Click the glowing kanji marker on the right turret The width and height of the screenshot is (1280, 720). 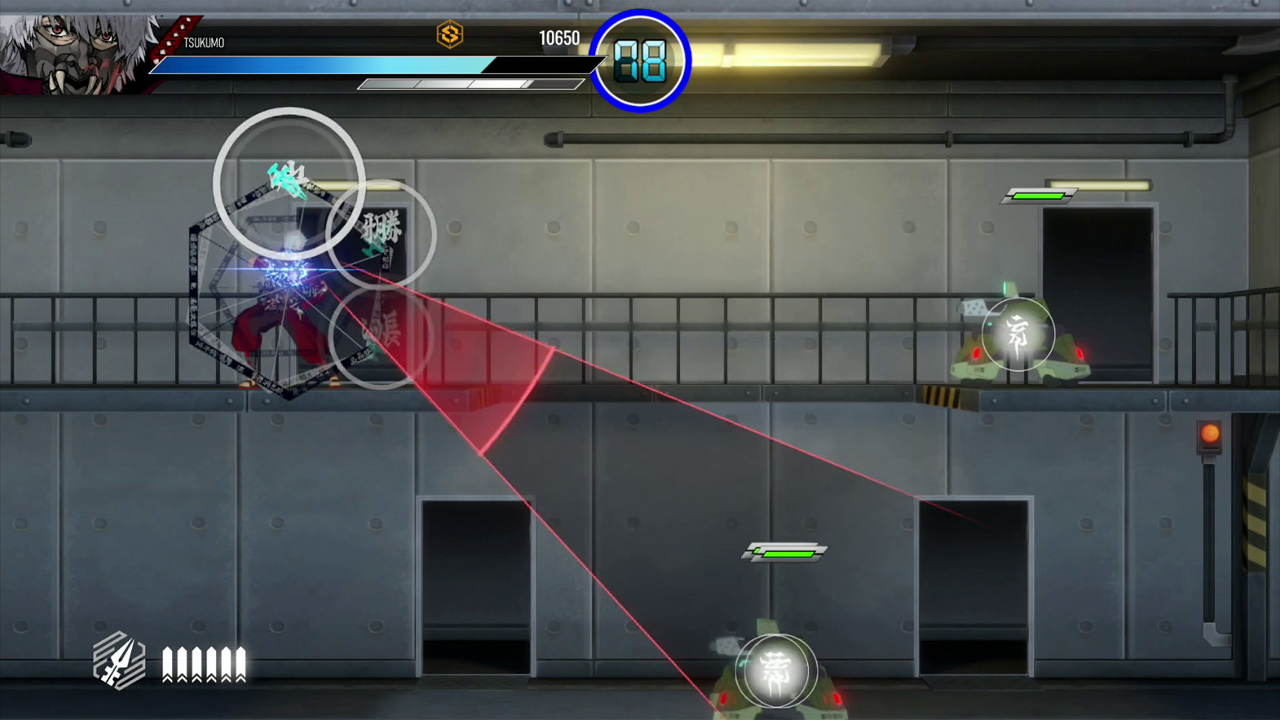coord(1016,333)
